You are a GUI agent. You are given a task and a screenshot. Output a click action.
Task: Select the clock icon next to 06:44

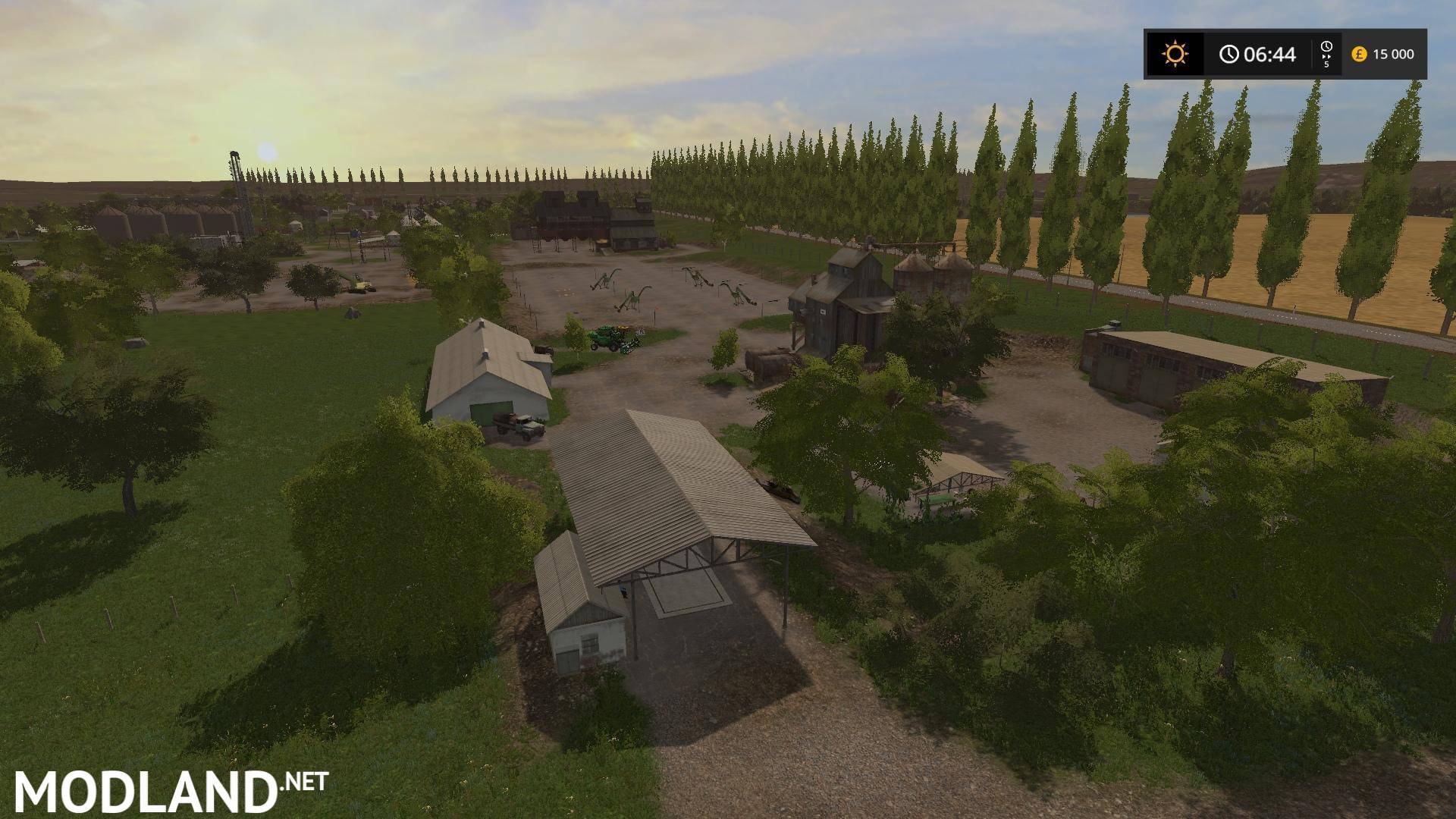pyautogui.click(x=1228, y=53)
